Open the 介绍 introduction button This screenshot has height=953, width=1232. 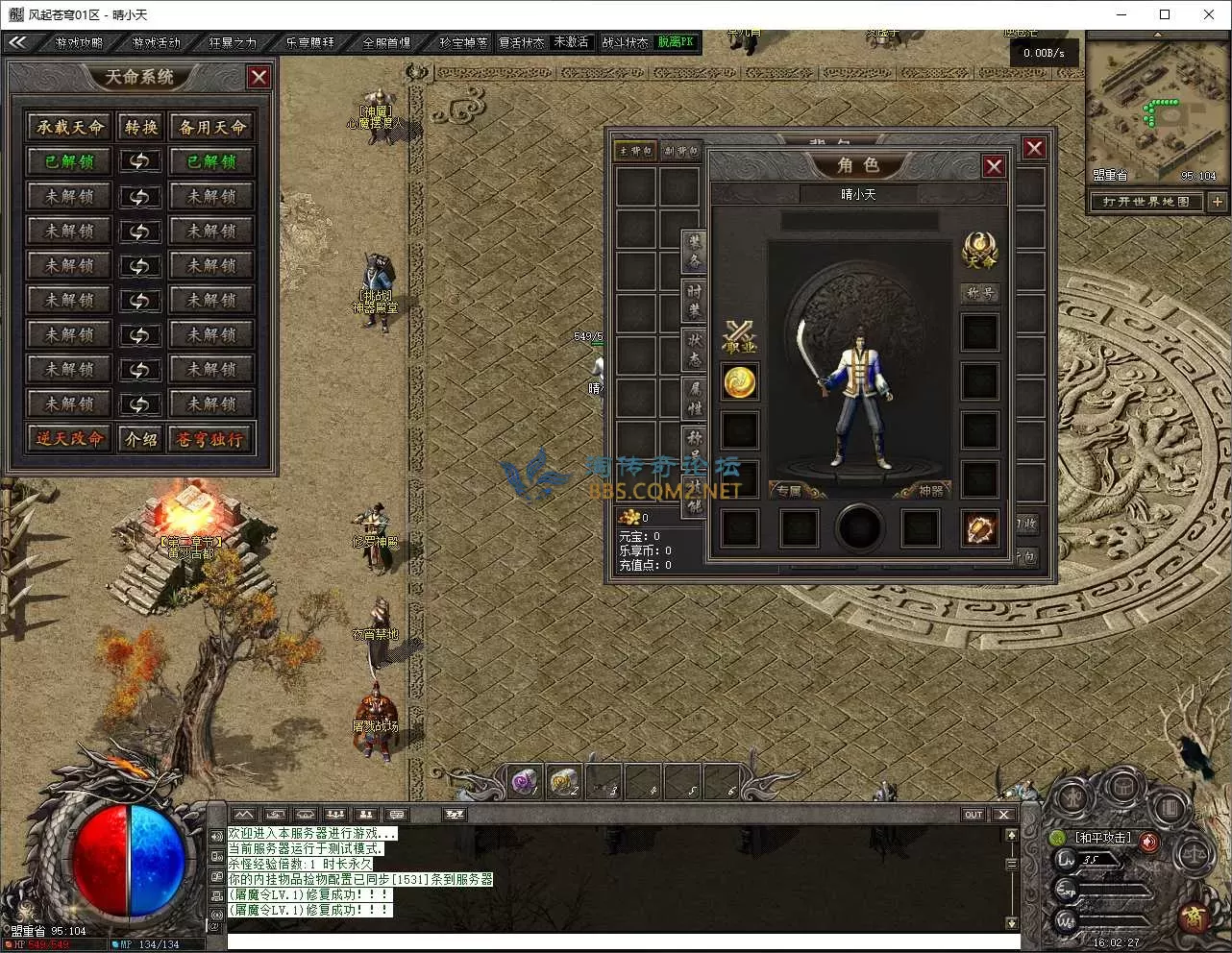tap(141, 439)
